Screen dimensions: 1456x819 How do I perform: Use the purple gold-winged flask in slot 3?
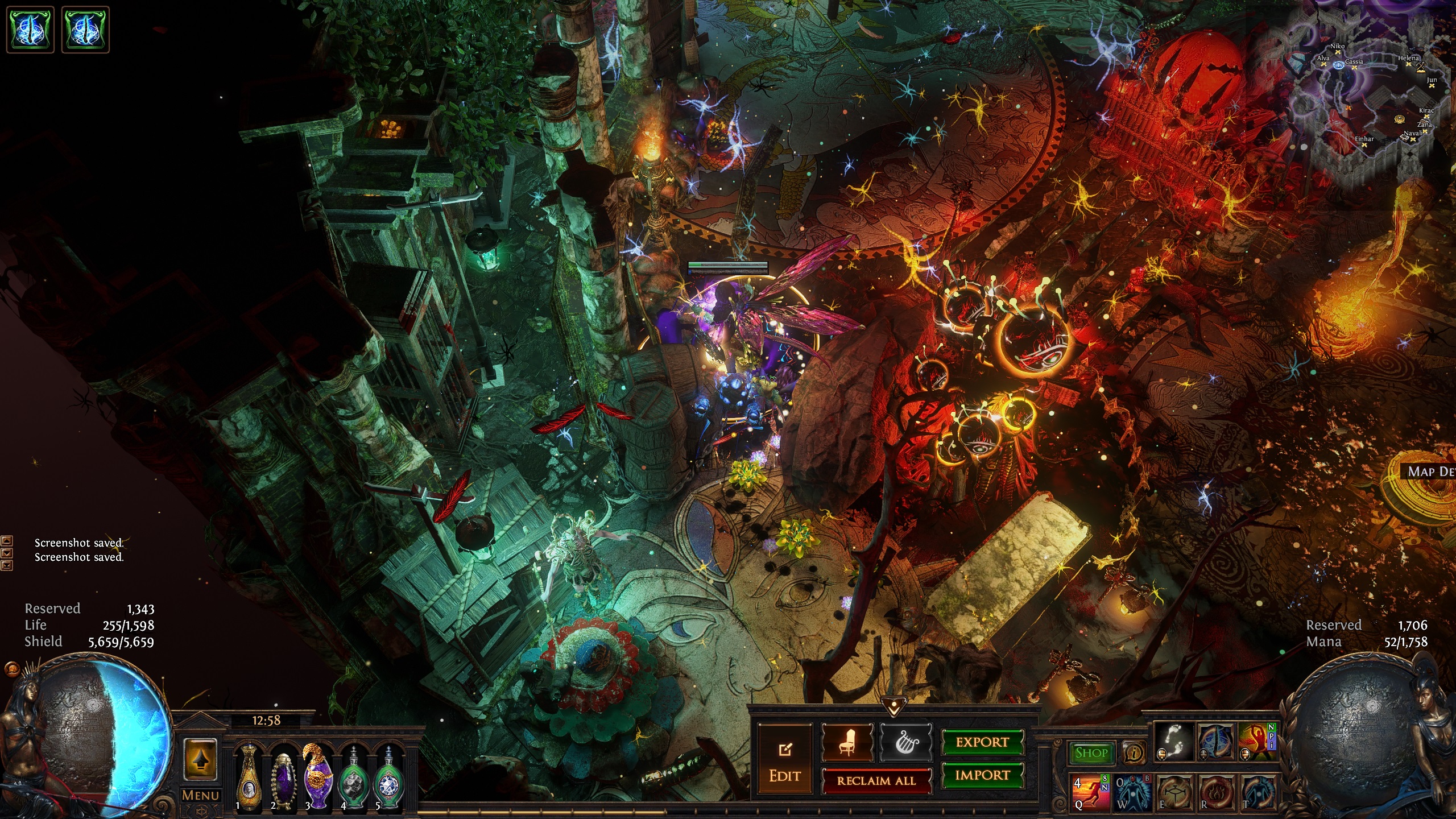[317, 776]
